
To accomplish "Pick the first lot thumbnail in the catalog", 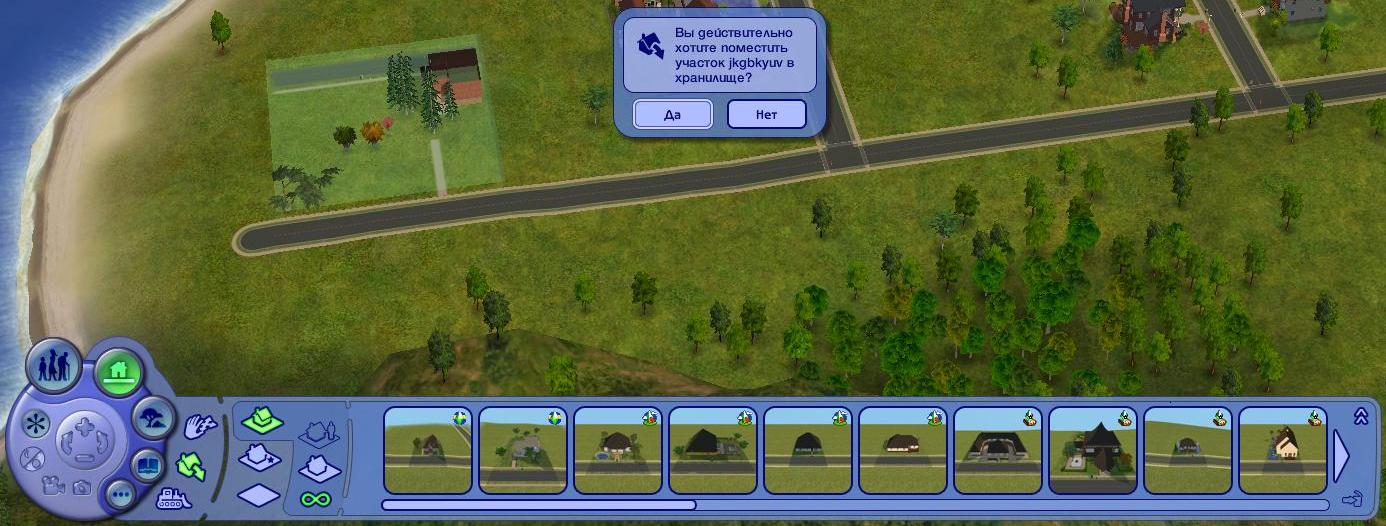I will point(428,450).
